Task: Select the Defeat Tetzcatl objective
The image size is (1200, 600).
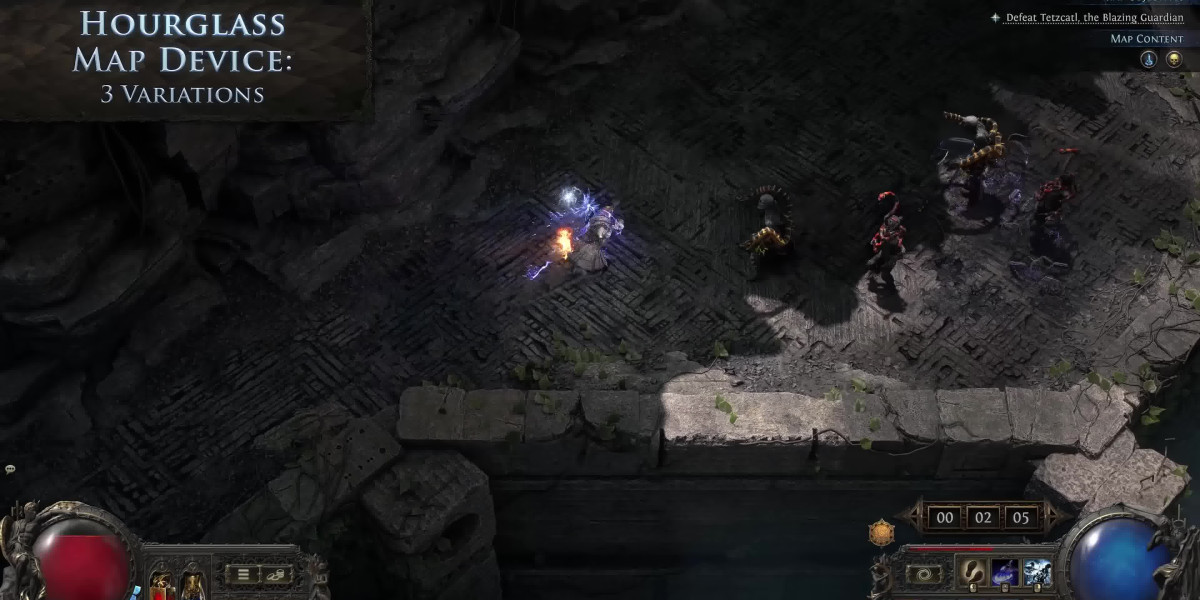Action: point(1094,17)
